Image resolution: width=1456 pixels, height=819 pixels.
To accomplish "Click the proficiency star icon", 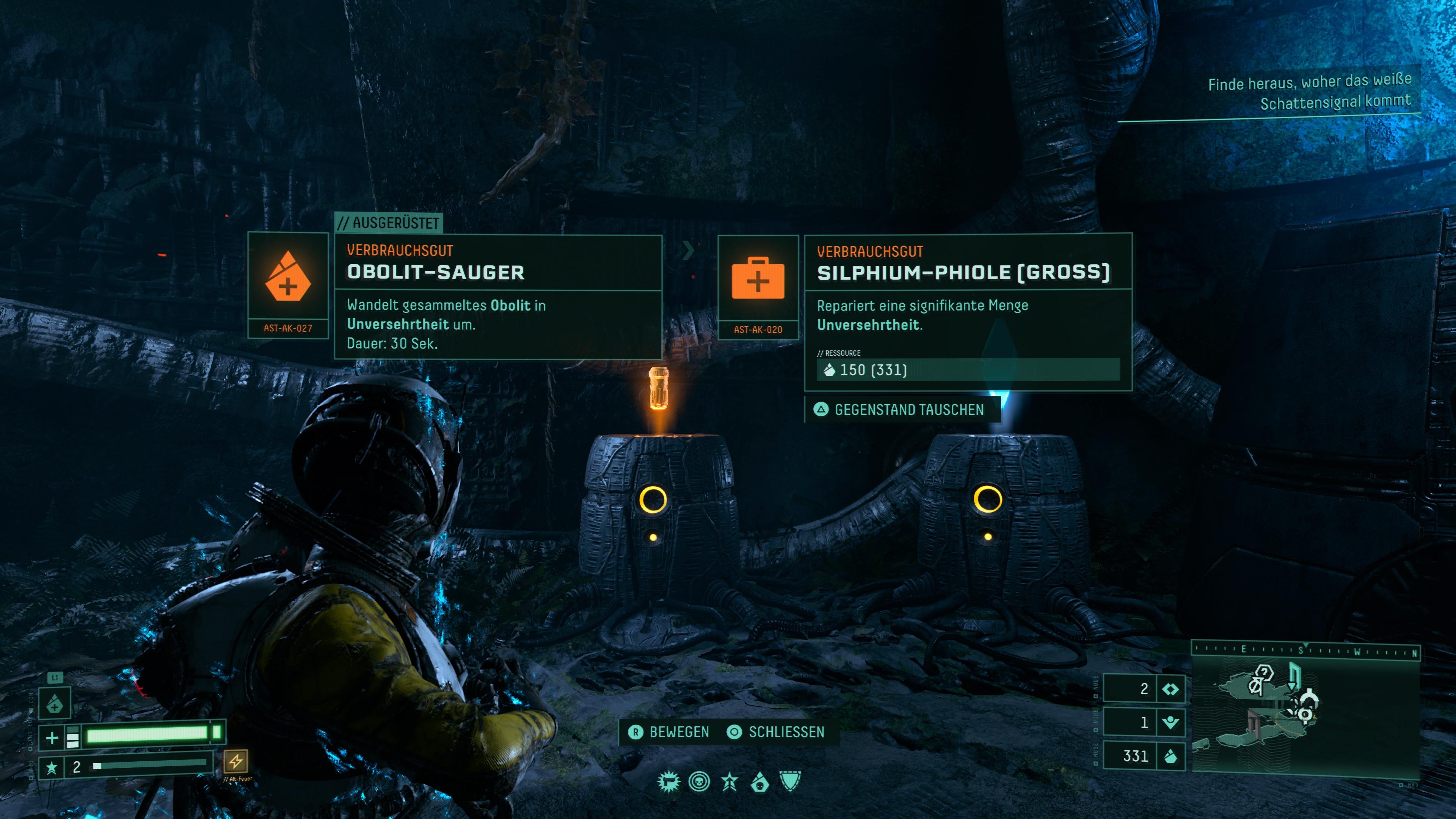I will 52,767.
